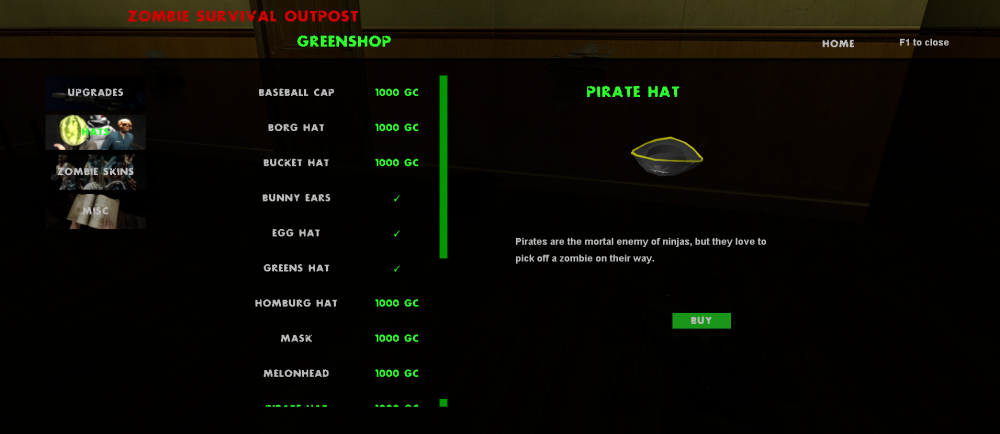Viewport: 1000px width, 434px height.
Task: Open the Upgrades category
Action: pyautogui.click(x=96, y=93)
